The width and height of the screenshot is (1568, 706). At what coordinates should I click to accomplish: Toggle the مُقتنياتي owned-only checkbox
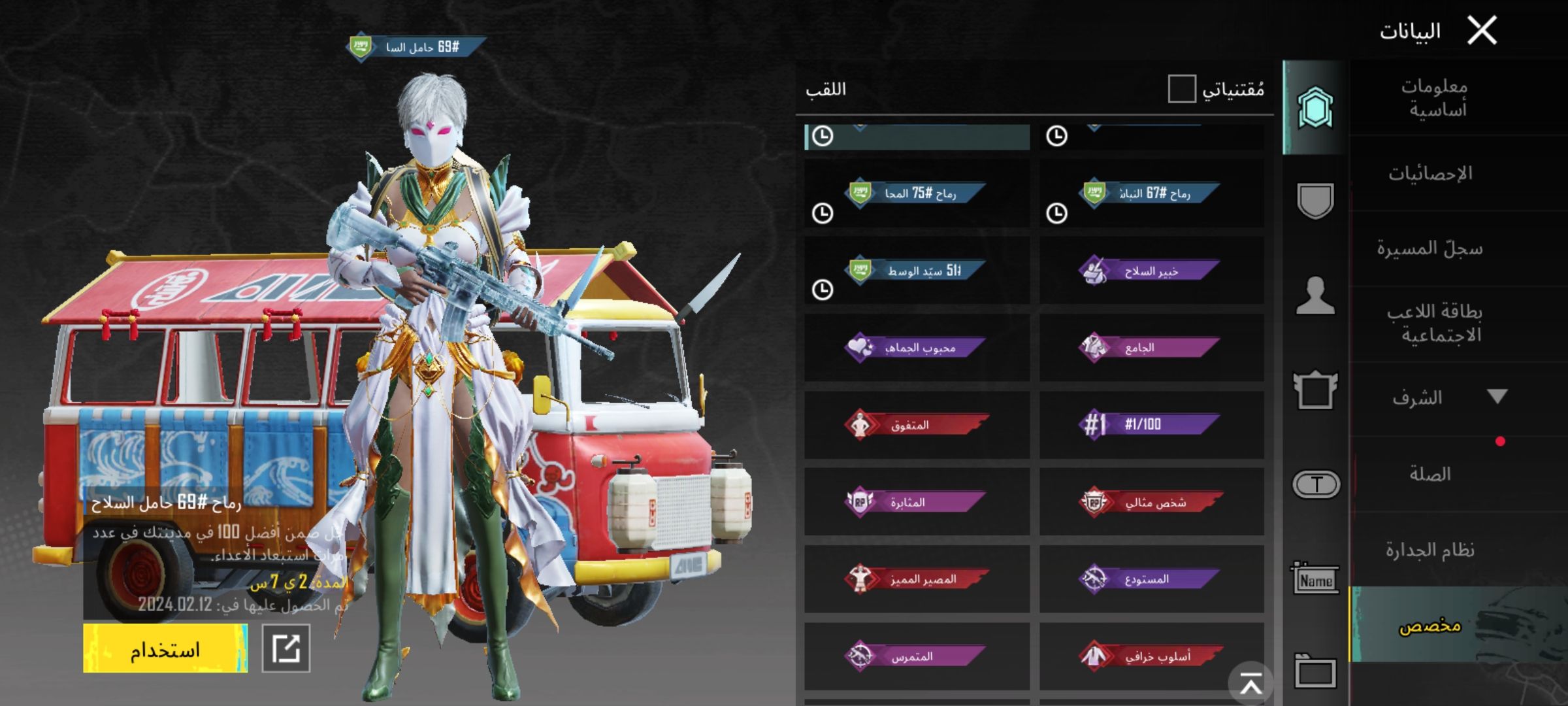point(1182,89)
